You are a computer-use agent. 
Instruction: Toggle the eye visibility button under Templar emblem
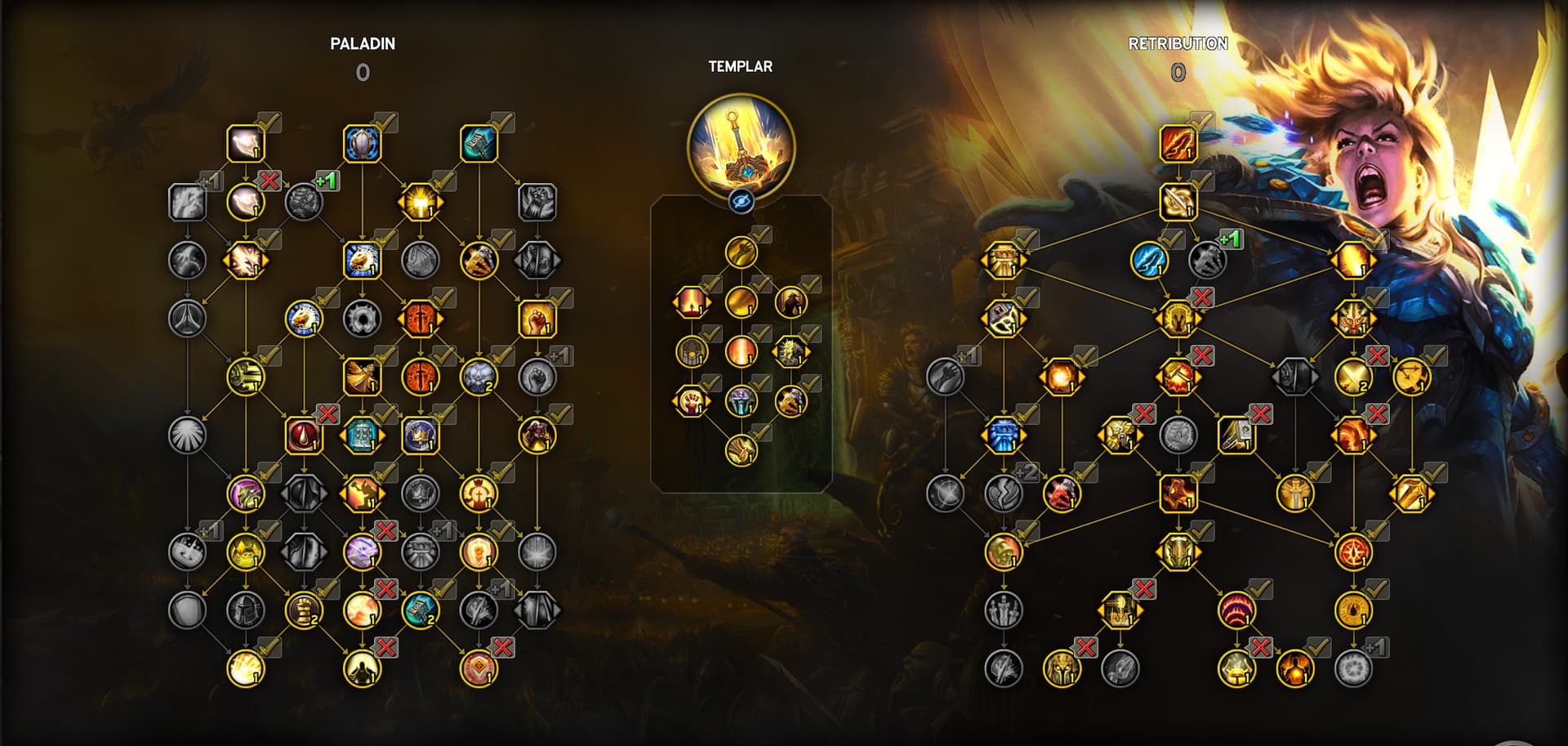click(742, 201)
